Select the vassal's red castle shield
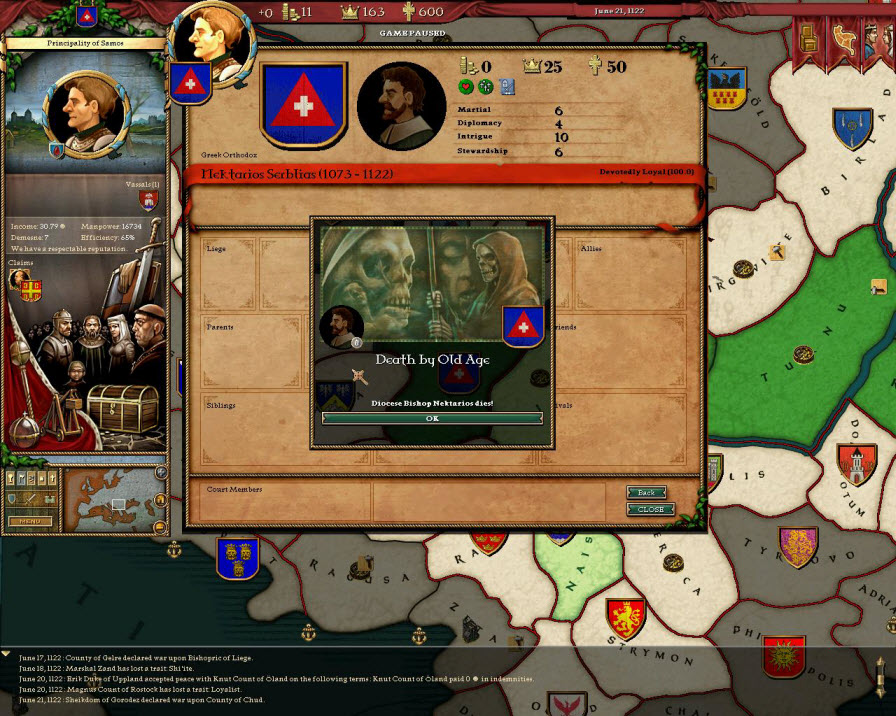 click(149, 200)
